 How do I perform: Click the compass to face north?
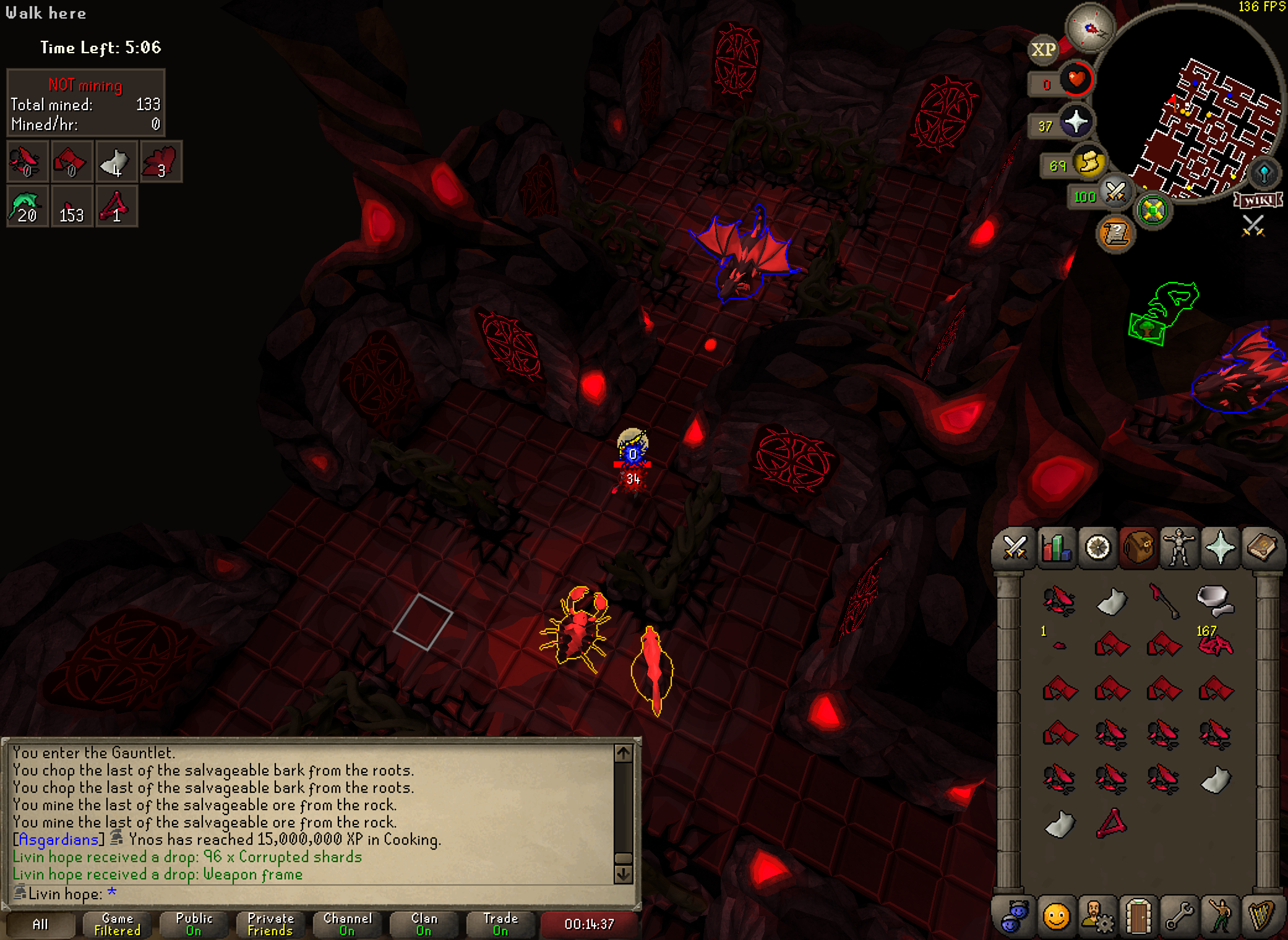pos(1090,28)
